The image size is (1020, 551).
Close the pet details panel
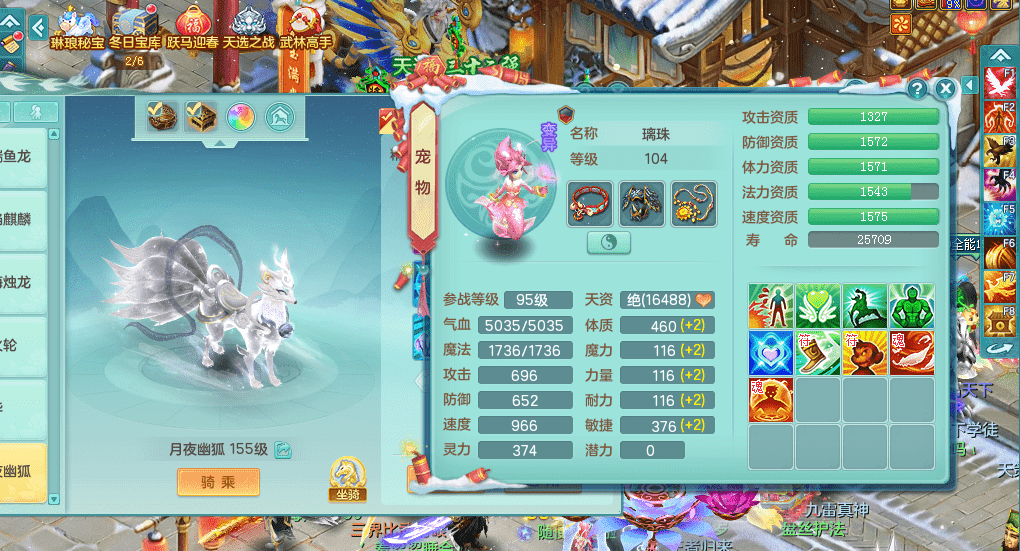point(945,89)
